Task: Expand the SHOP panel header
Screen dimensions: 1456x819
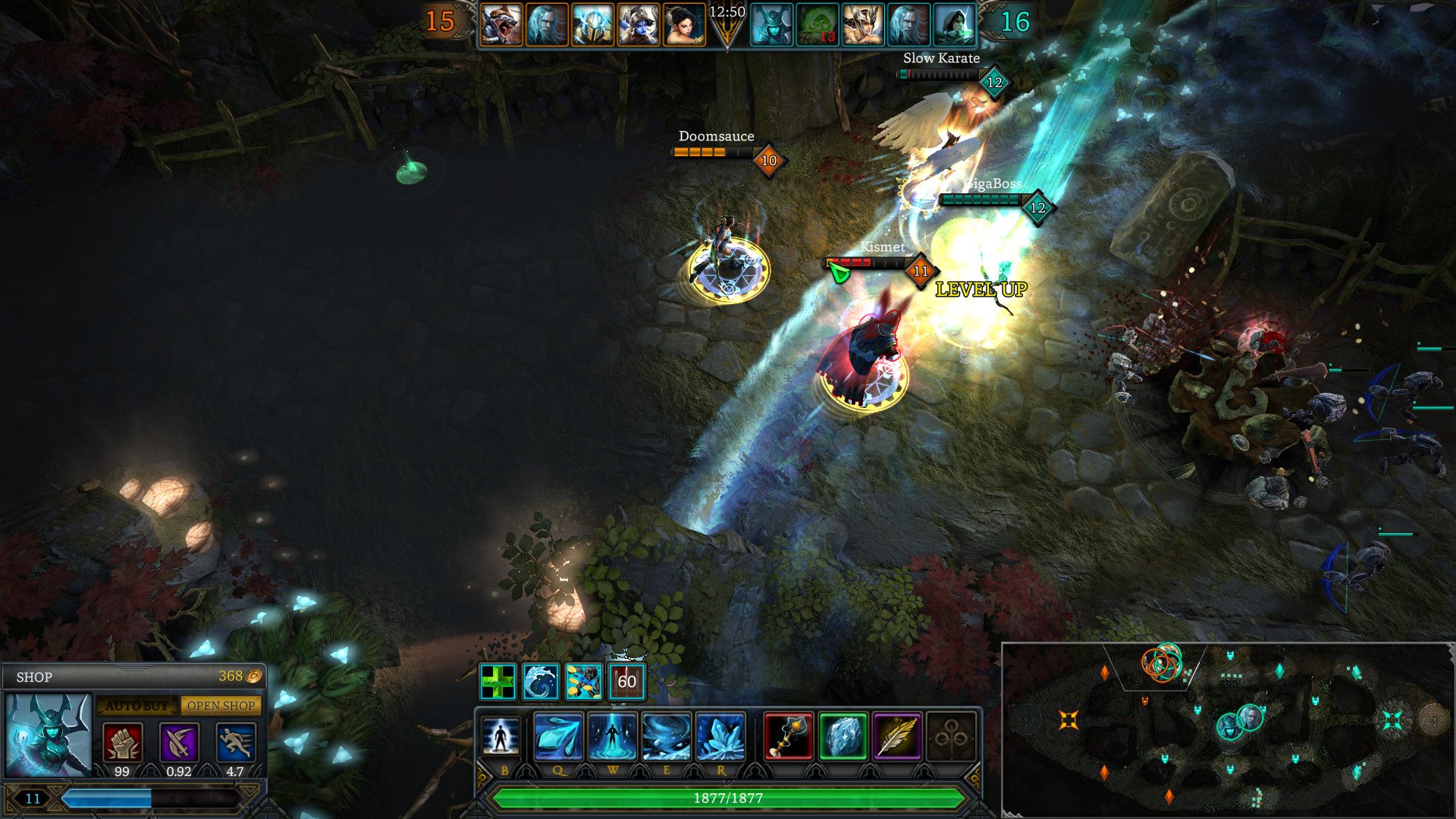Action: click(34, 677)
